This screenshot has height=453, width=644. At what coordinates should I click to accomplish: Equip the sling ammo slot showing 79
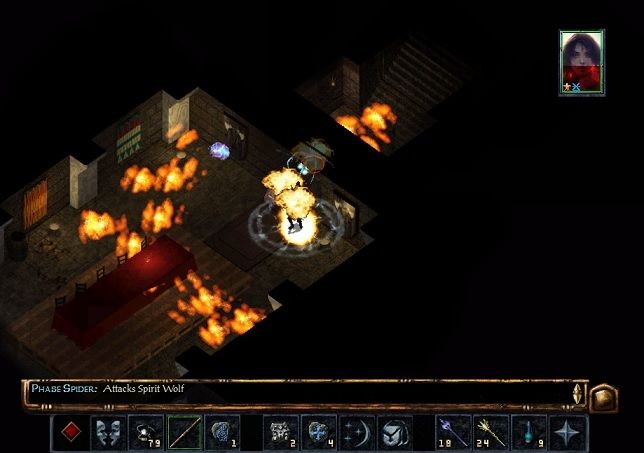click(x=147, y=433)
